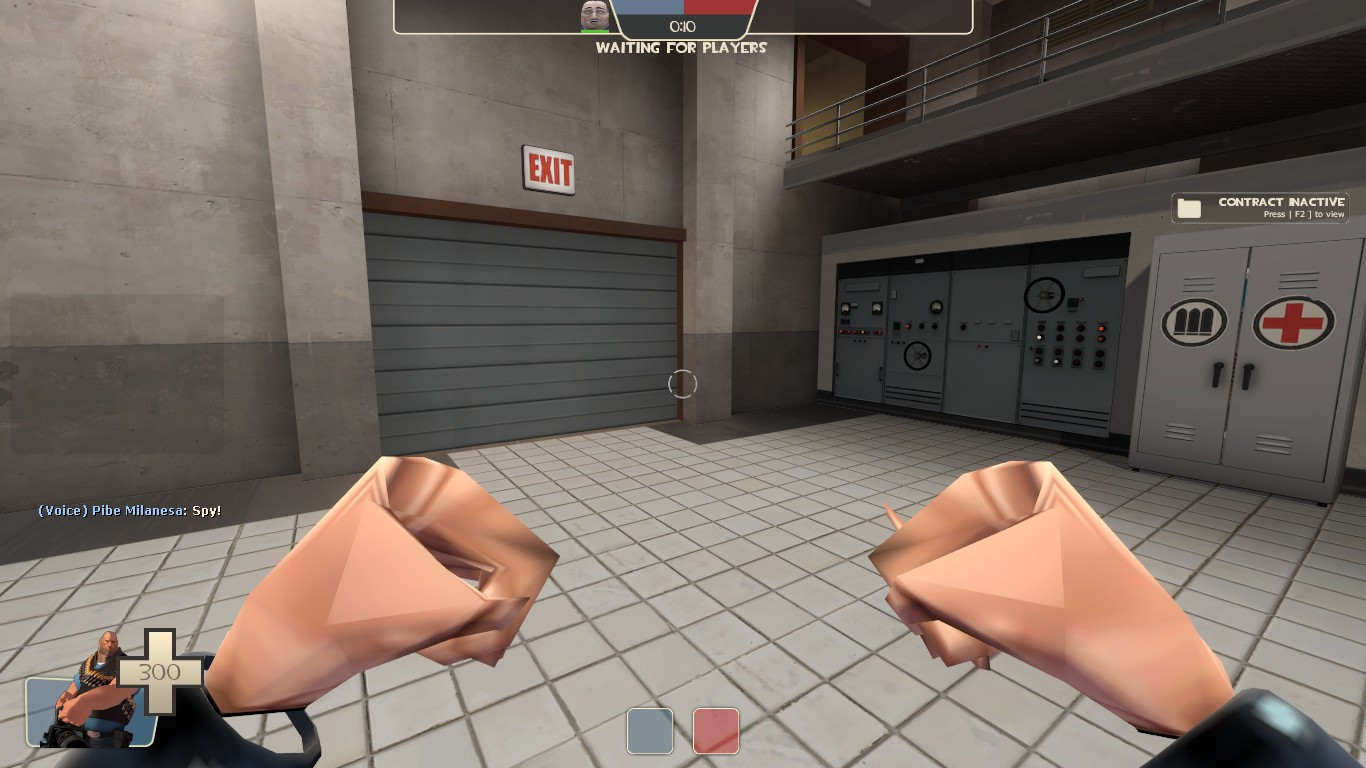Viewport: 1366px width, 768px height.
Task: Toggle the RED team color square
Action: [x=715, y=731]
